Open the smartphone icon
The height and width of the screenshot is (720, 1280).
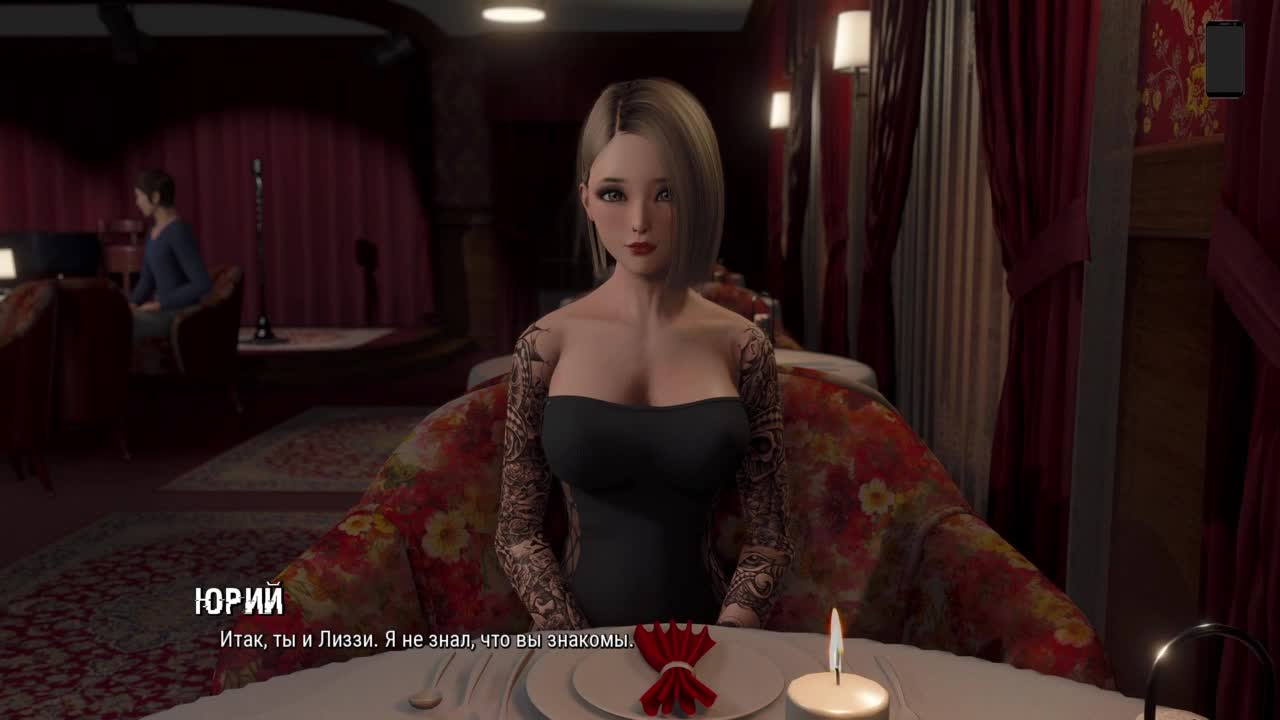(1224, 59)
